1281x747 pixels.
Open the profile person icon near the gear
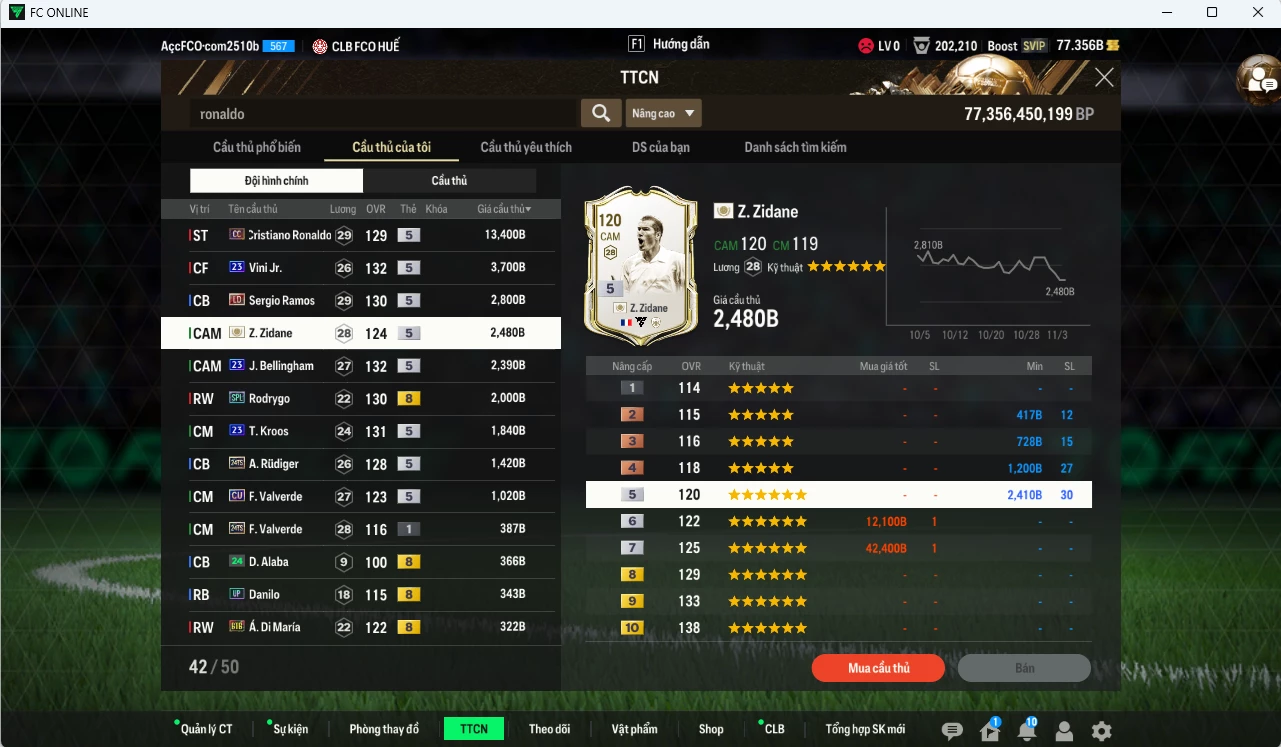click(x=1064, y=733)
